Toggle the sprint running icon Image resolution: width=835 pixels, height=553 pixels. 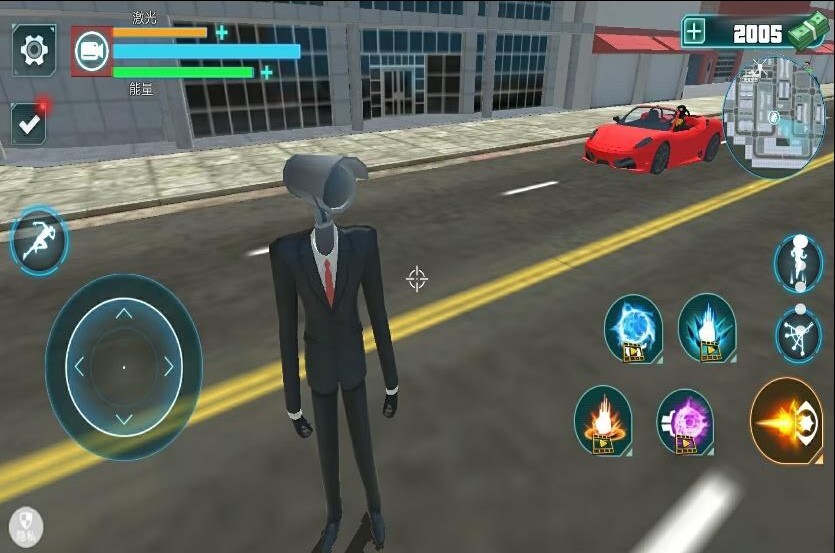(39, 241)
